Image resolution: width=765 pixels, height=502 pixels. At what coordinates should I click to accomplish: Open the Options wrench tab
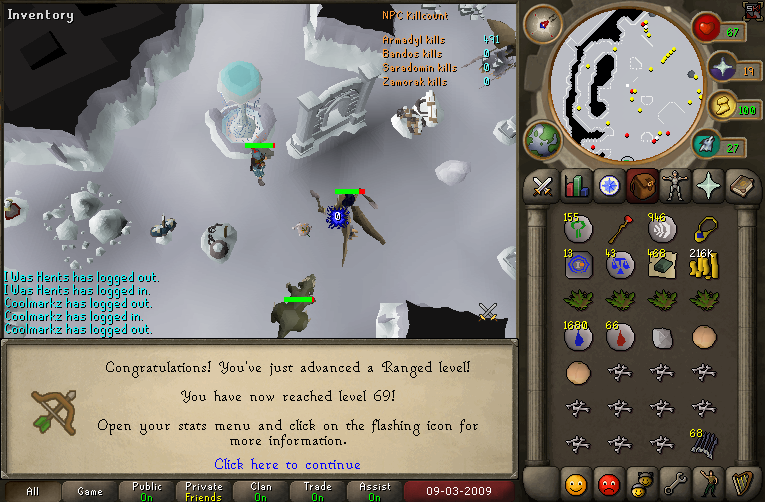point(674,483)
